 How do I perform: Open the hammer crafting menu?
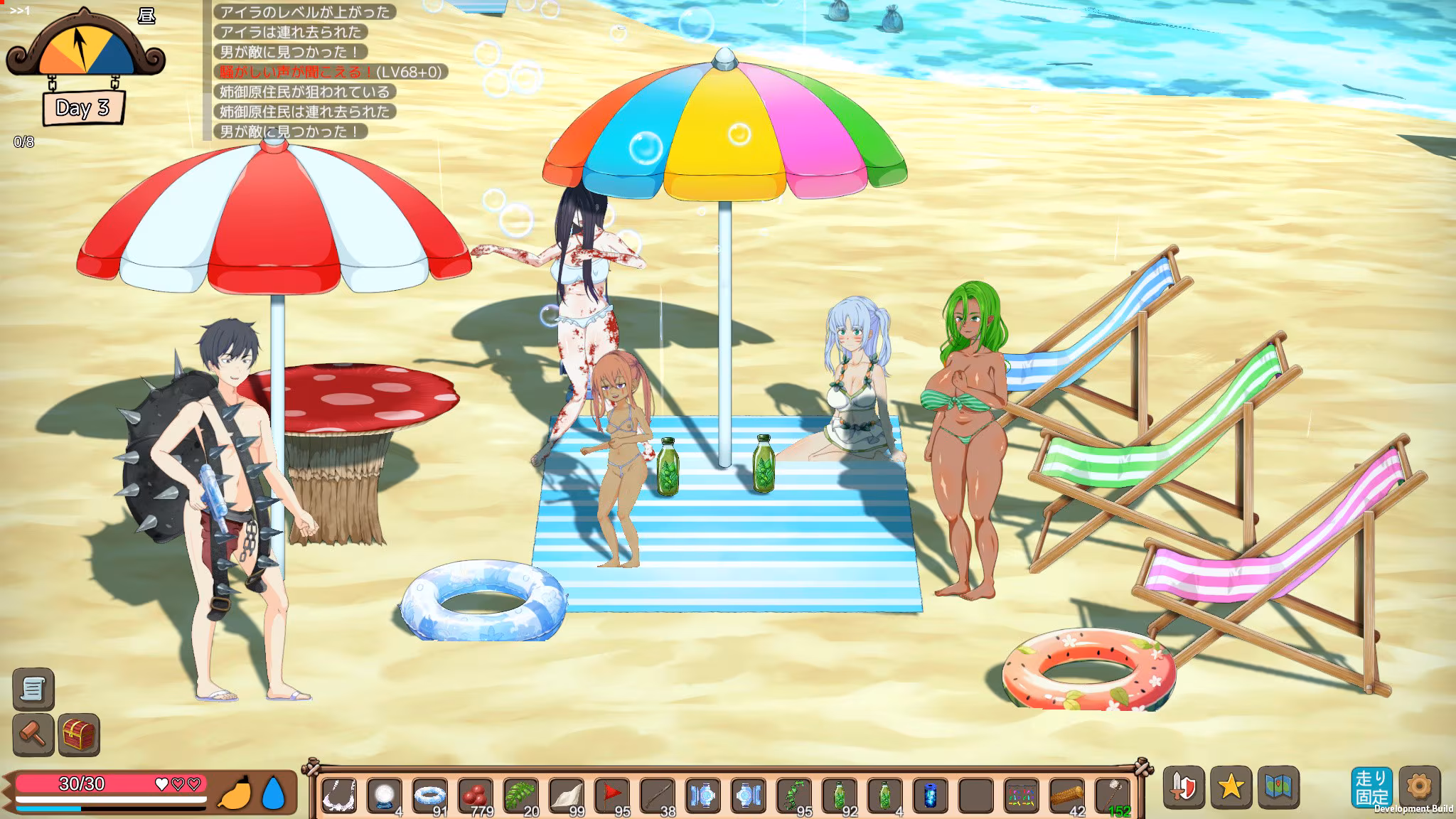(x=33, y=734)
